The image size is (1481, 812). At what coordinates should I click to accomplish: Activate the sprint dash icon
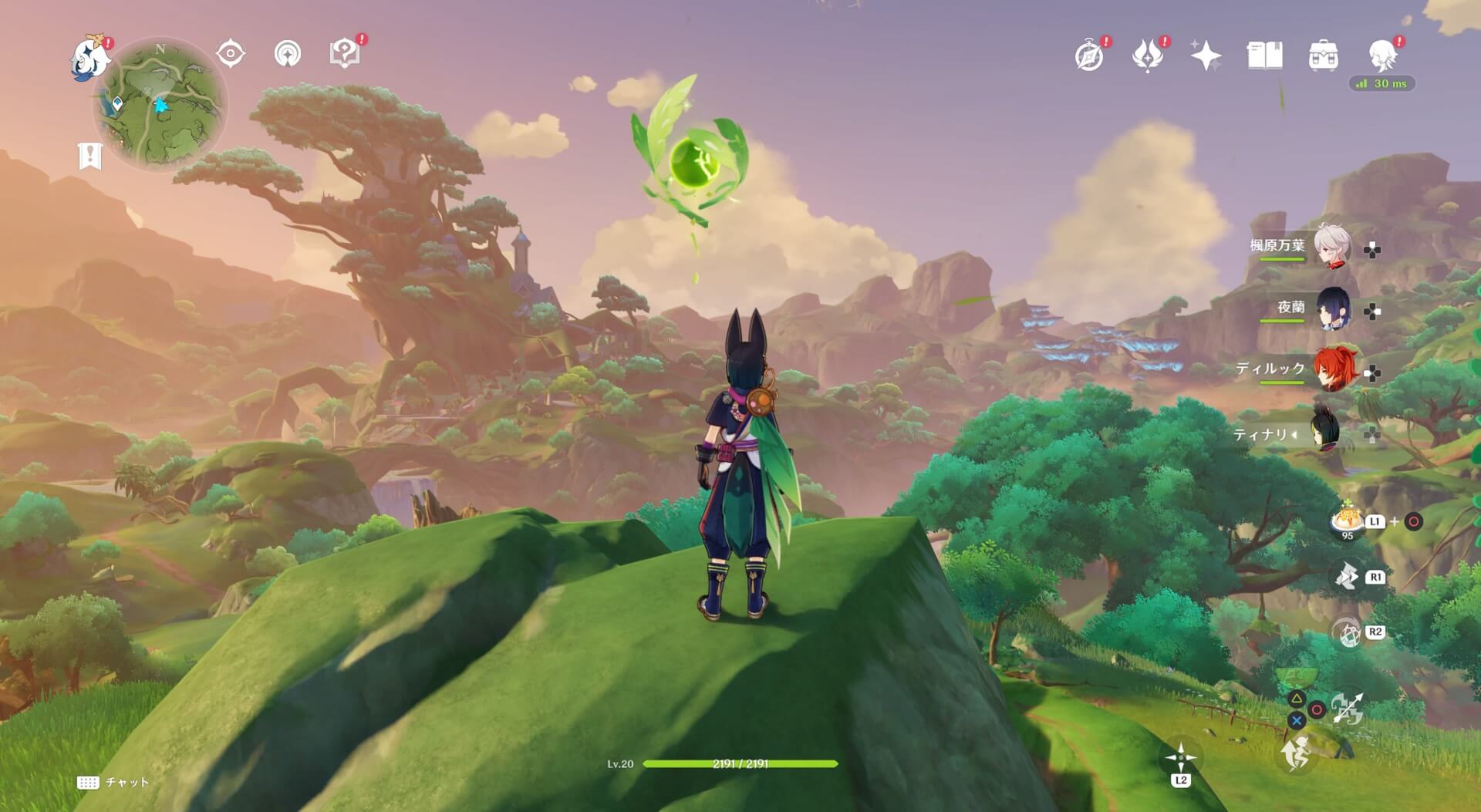tap(1297, 753)
